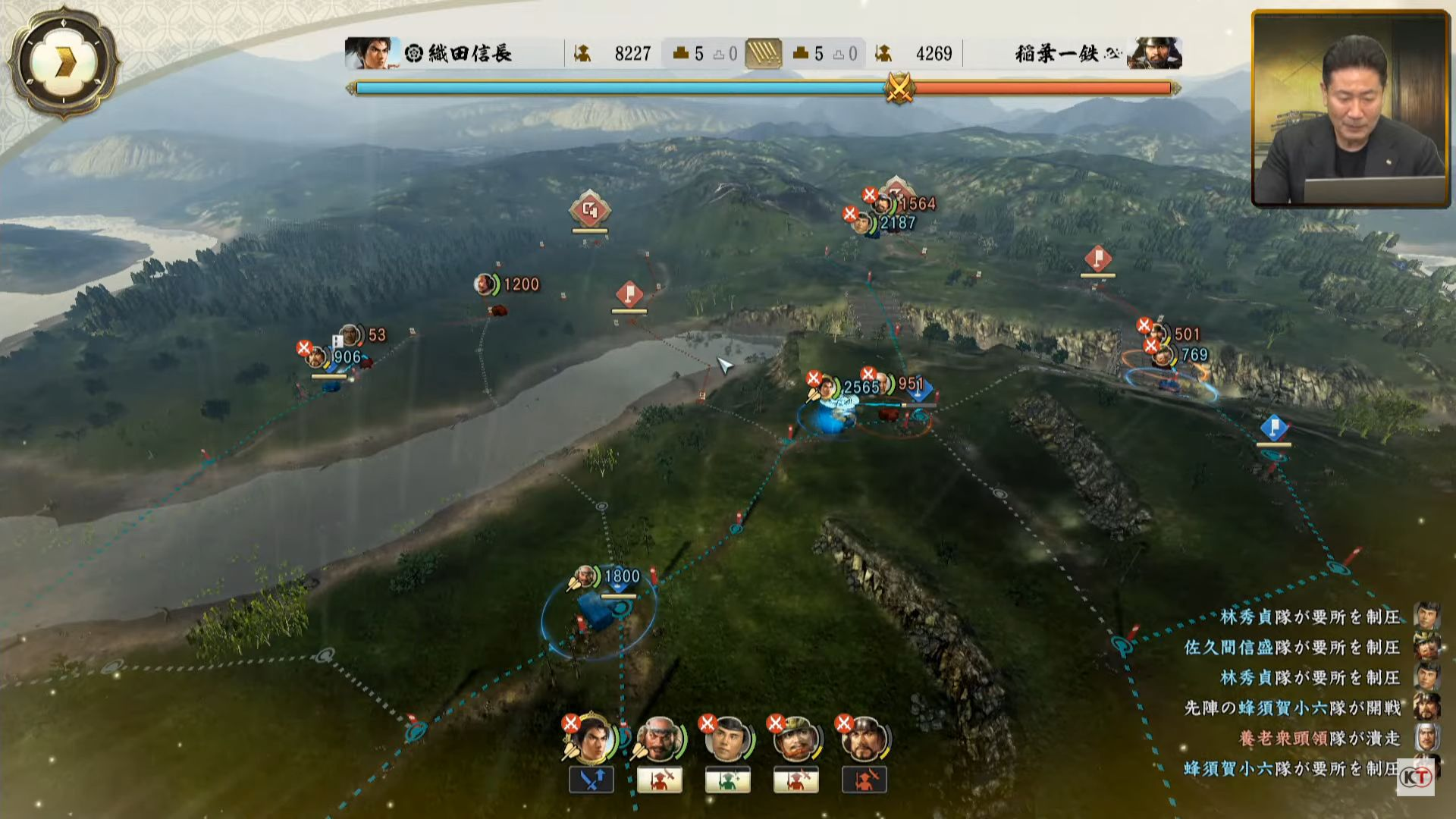1456x819 pixels.
Task: Click the blue allied flag point marker
Action: point(1273,428)
